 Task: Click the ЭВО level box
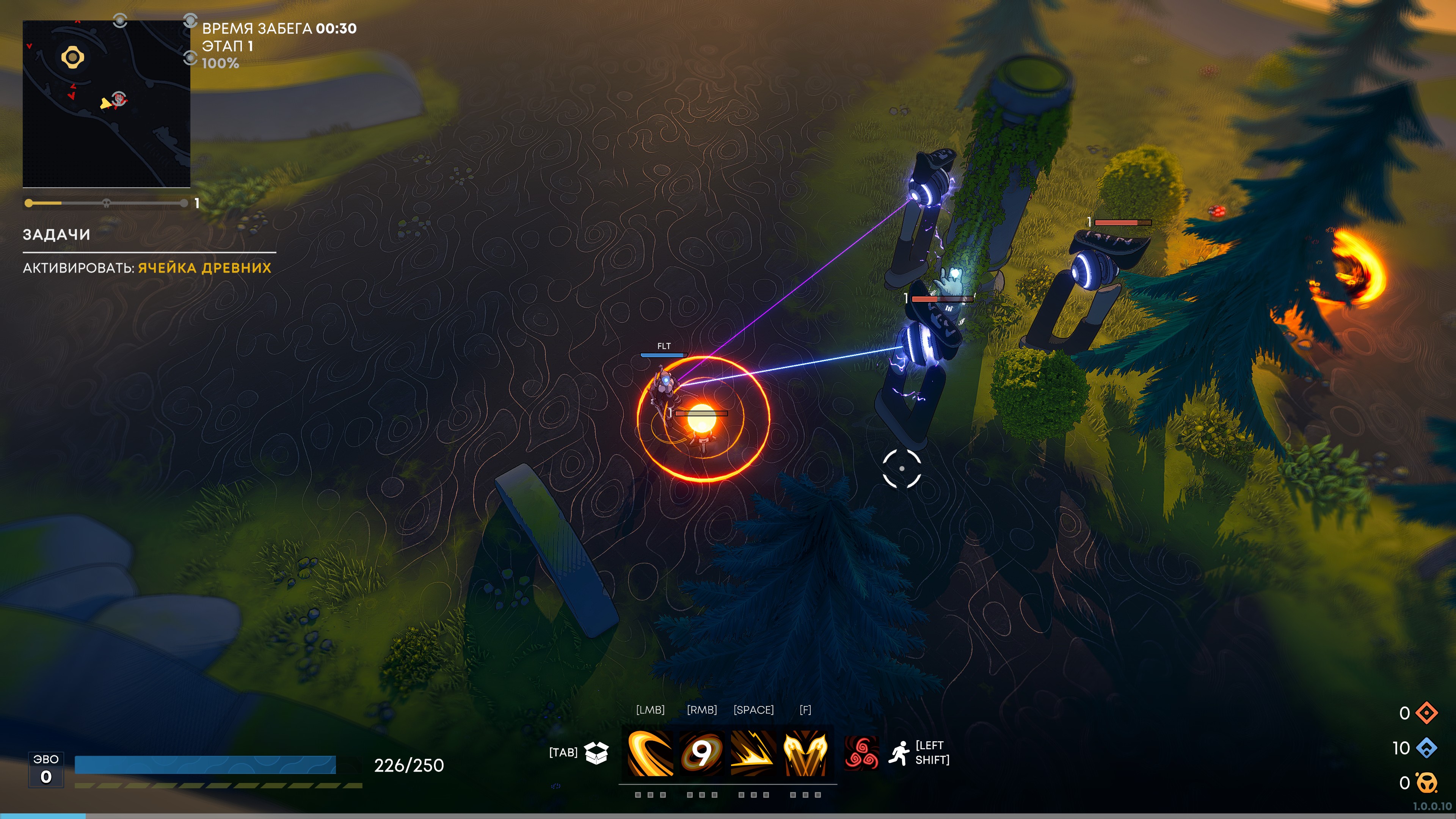tap(46, 770)
